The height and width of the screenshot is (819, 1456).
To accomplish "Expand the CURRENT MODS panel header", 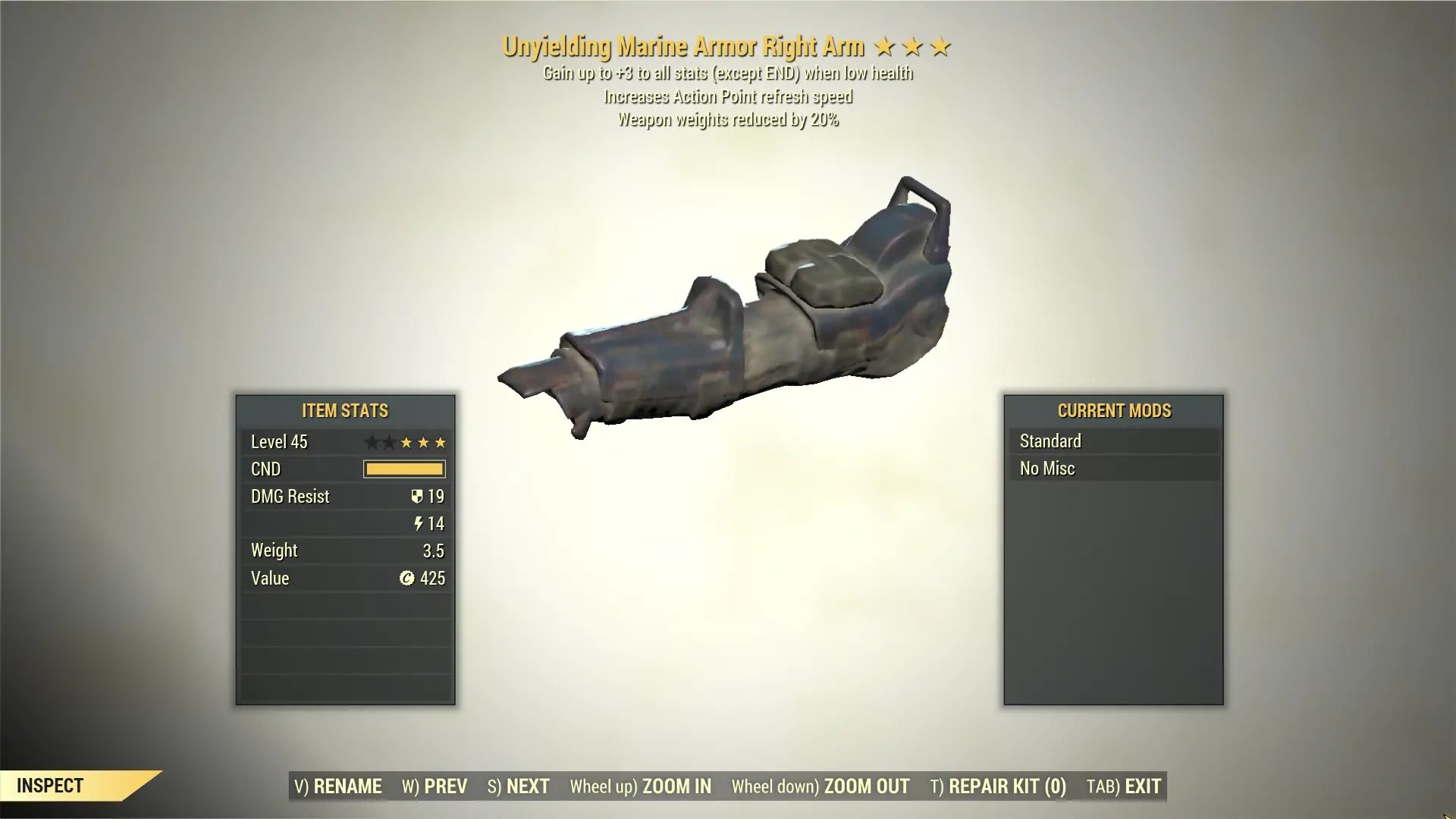I will pyautogui.click(x=1114, y=411).
